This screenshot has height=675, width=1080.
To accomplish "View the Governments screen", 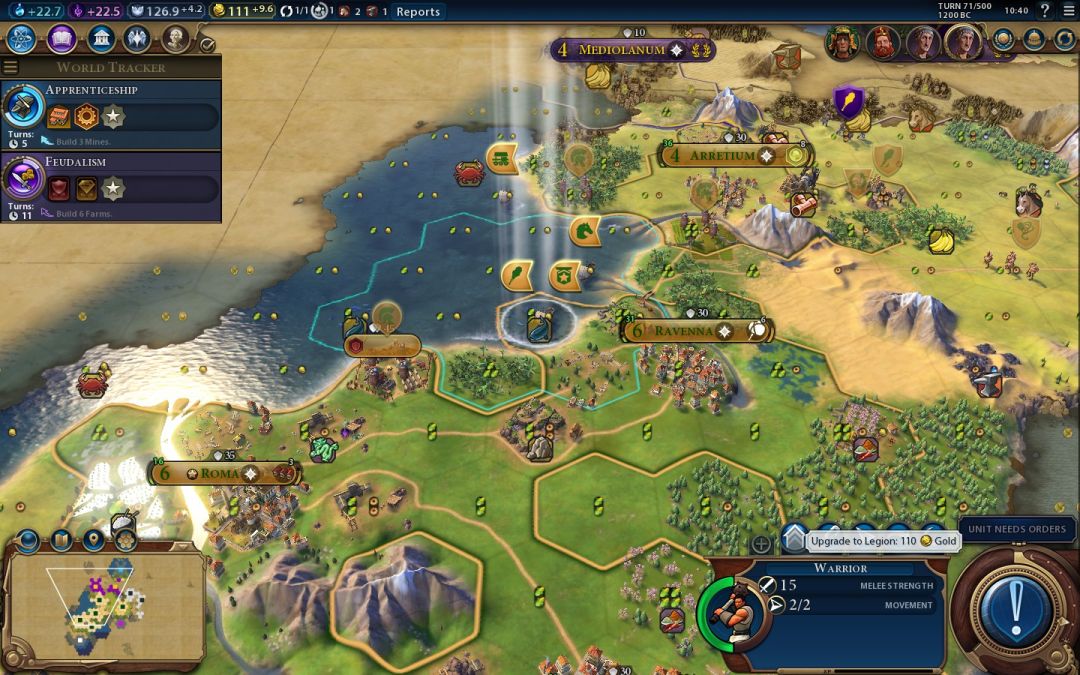I will click(100, 39).
